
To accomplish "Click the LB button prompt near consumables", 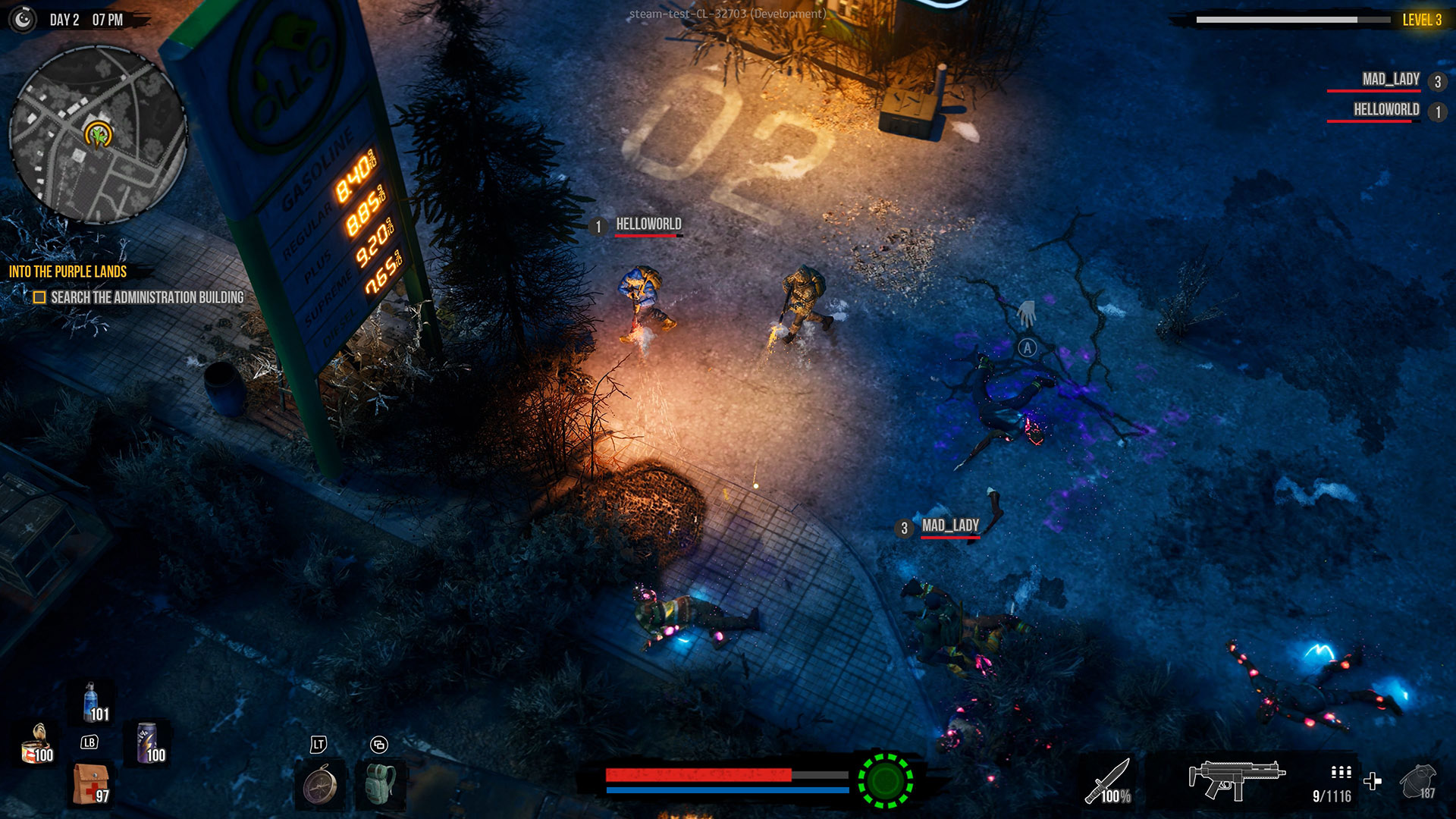I will pos(87,743).
